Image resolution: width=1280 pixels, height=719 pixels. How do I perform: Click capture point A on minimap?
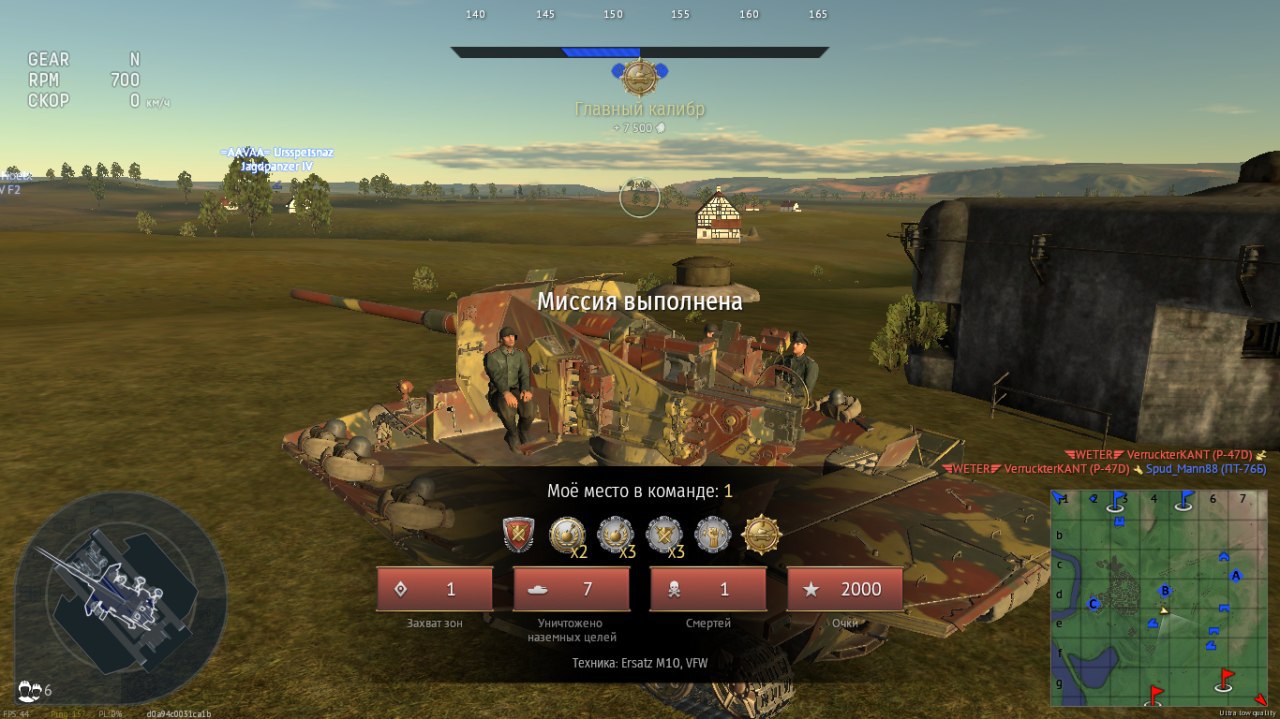pyautogui.click(x=1236, y=575)
